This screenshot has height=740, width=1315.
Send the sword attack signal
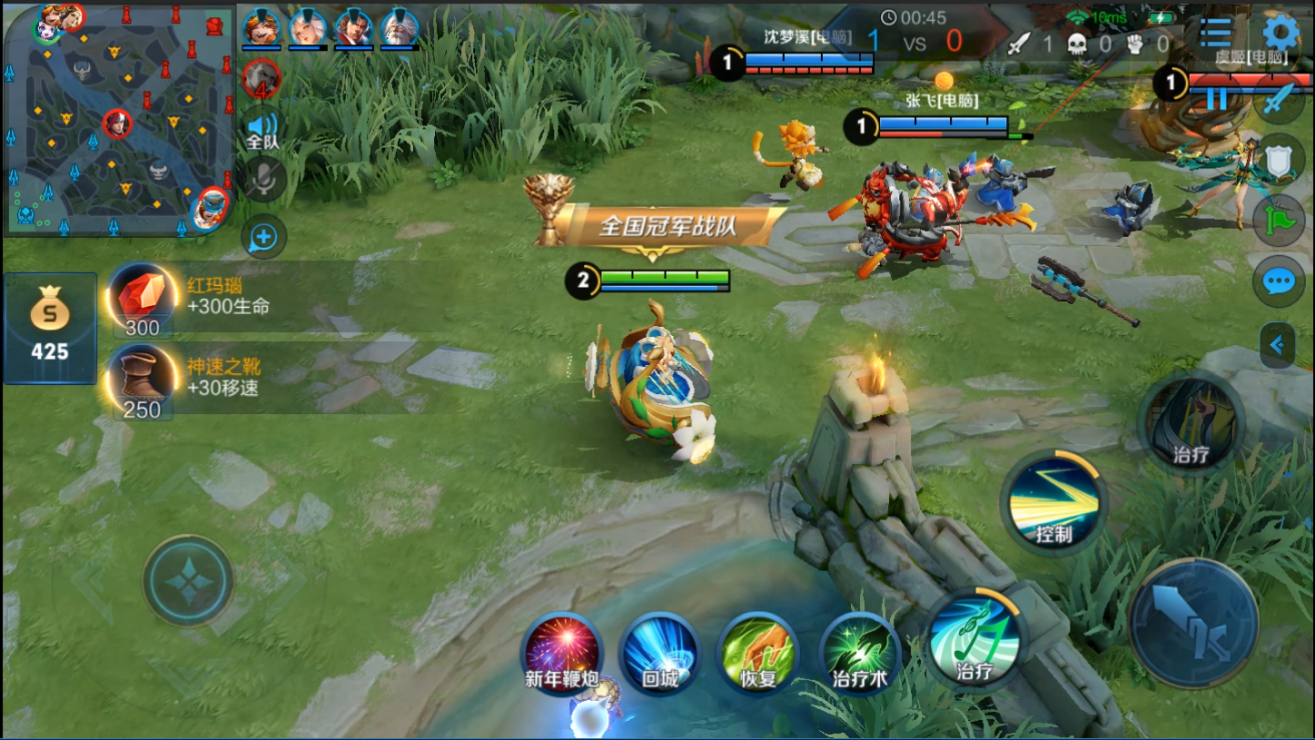click(1279, 100)
